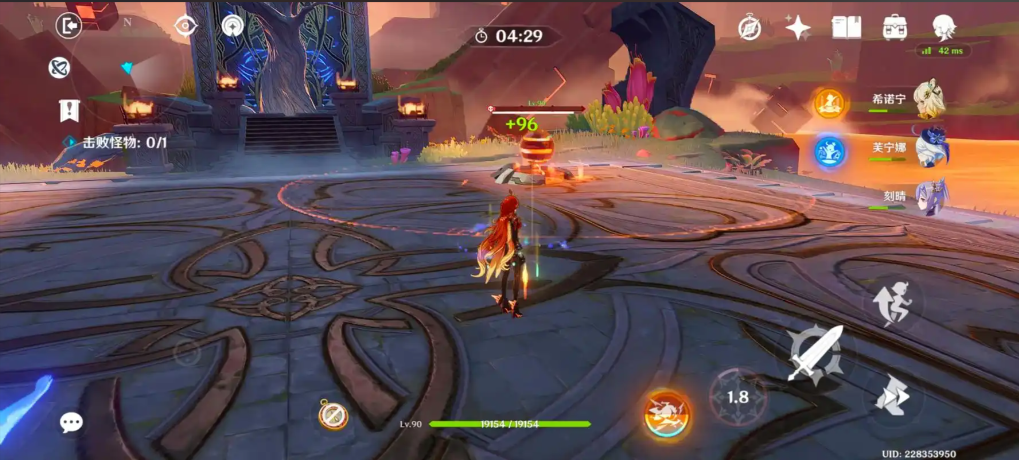Toggle the eye-shaped elemental sight icon

click(184, 26)
